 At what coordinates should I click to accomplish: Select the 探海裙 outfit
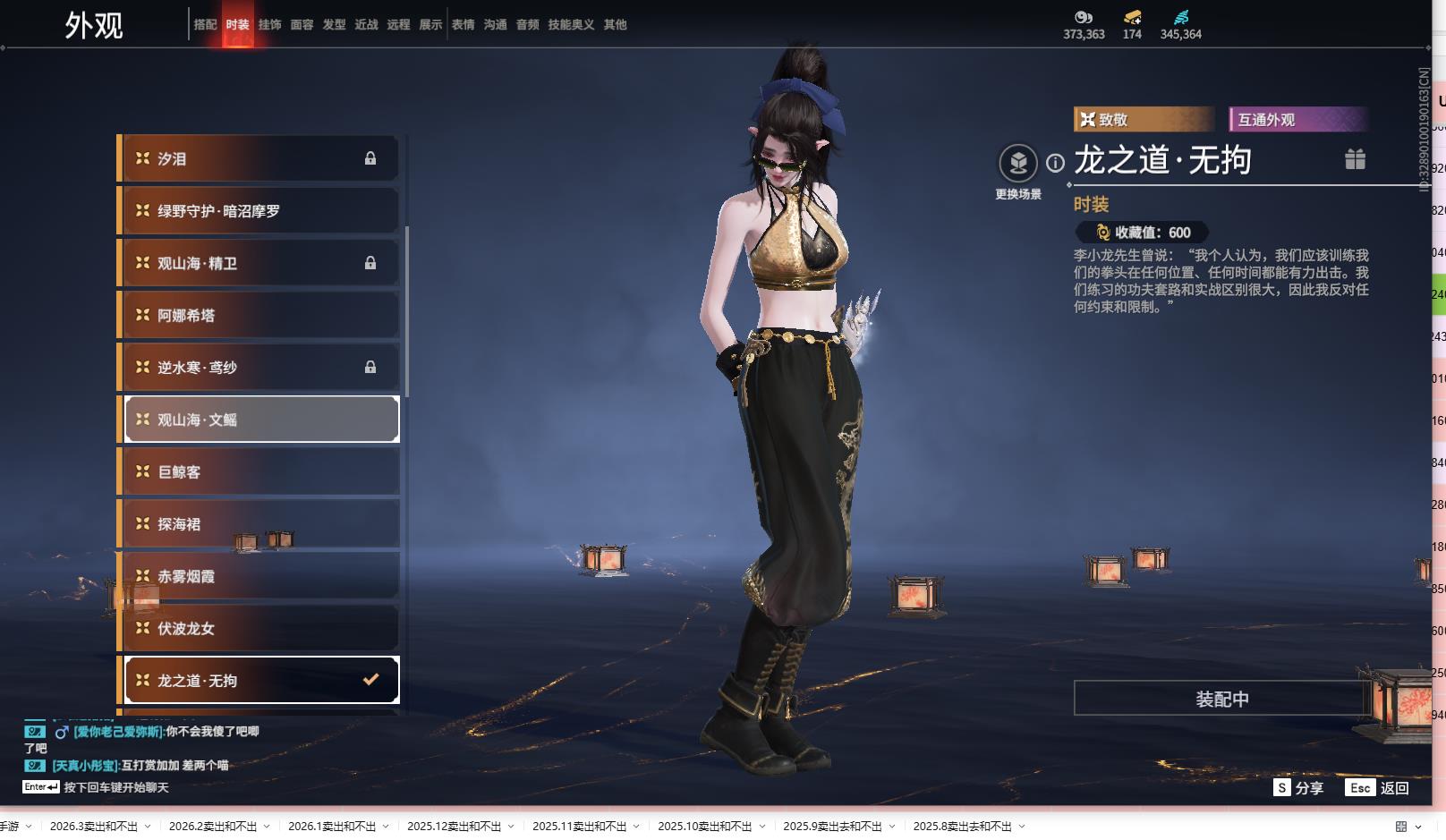(x=259, y=524)
